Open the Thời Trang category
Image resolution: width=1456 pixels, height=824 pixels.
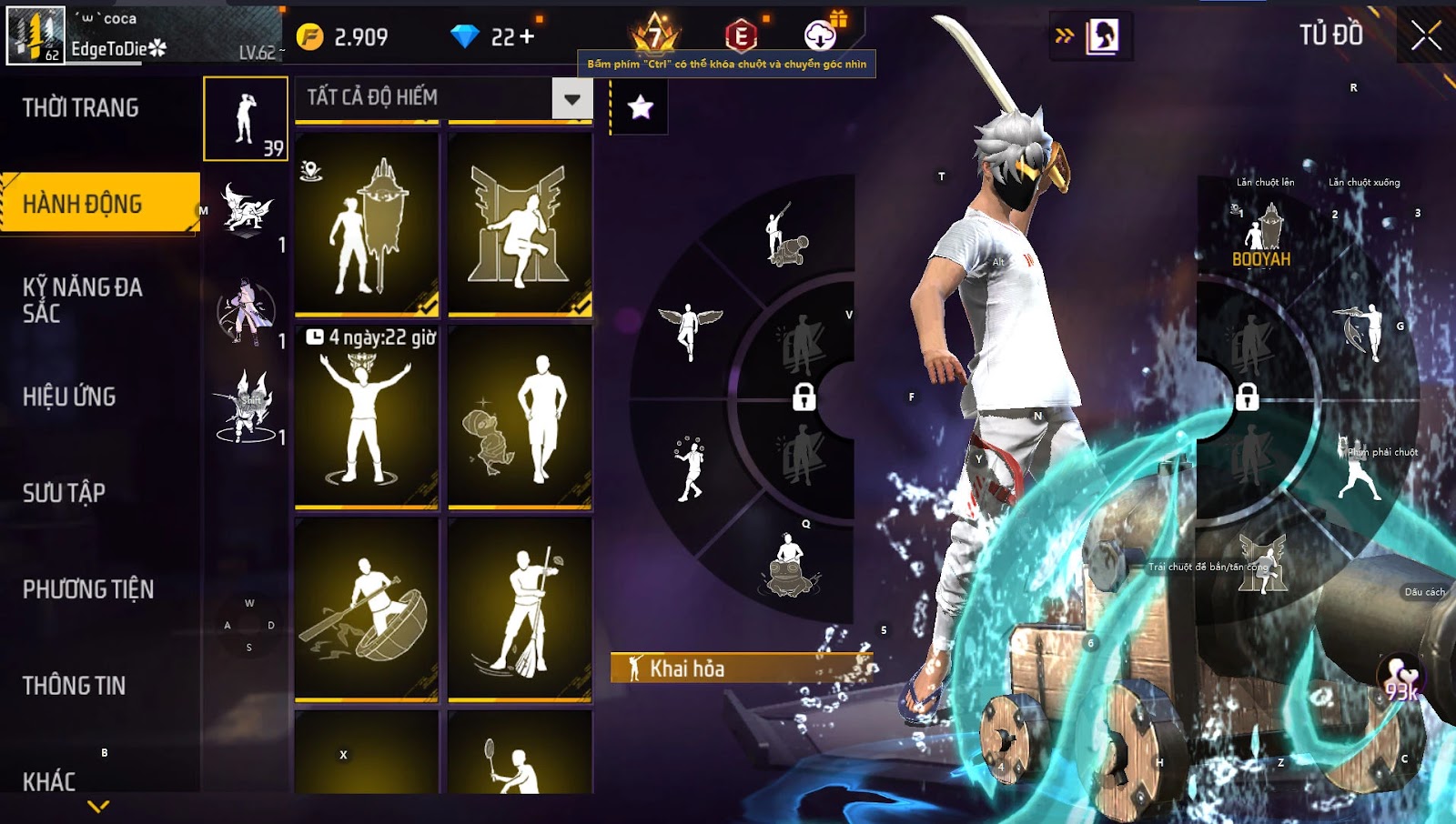[81, 108]
